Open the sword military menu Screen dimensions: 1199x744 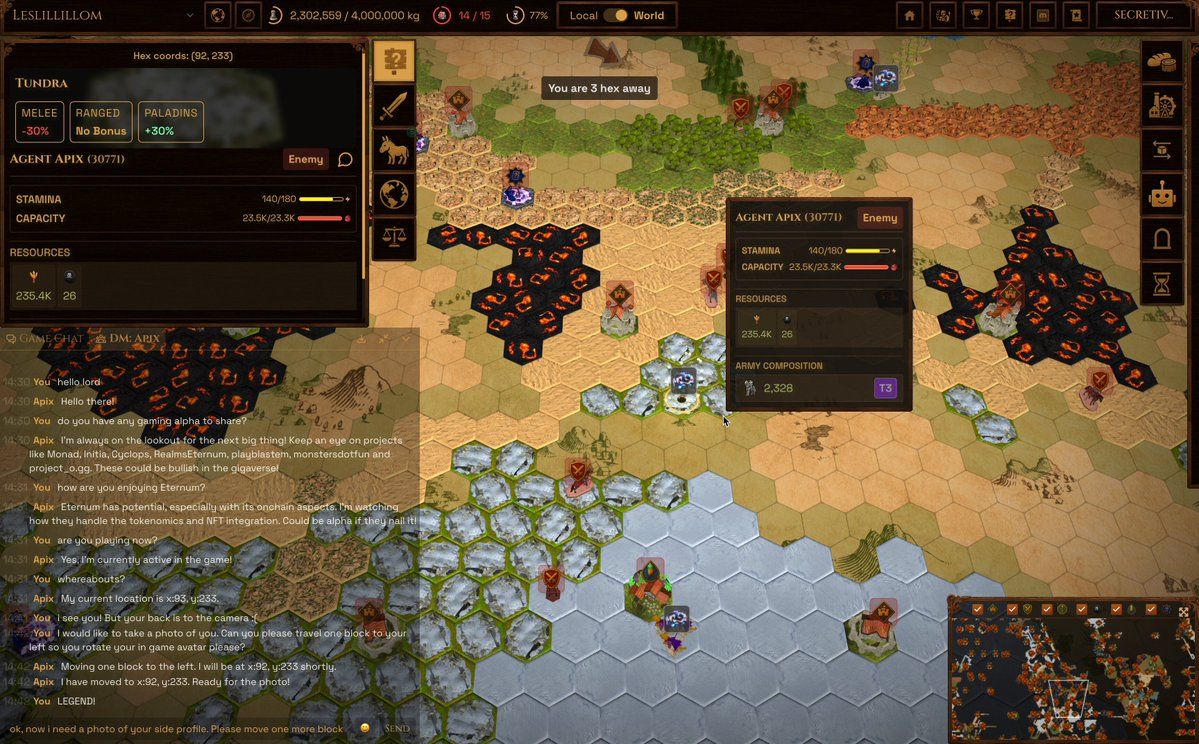(x=394, y=106)
